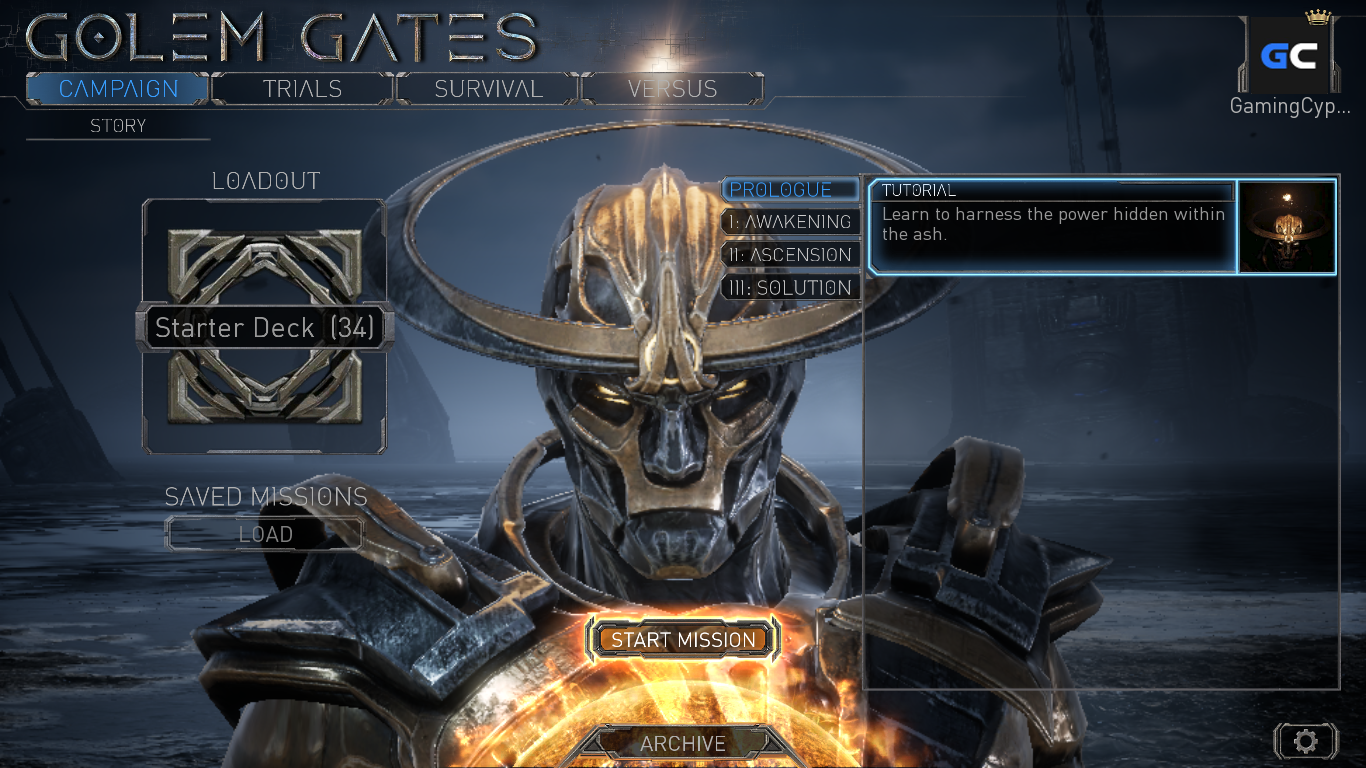Switch to the Campaign tab
1366x768 pixels.
pyautogui.click(x=118, y=89)
